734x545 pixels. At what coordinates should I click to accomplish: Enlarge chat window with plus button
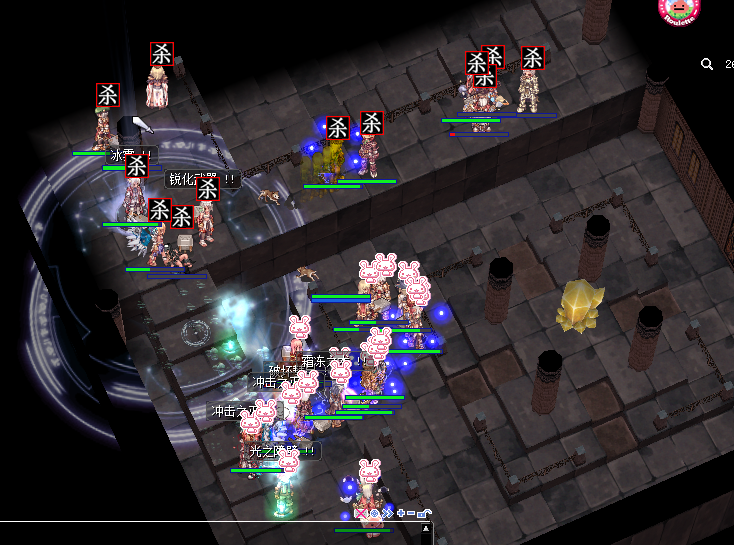401,513
